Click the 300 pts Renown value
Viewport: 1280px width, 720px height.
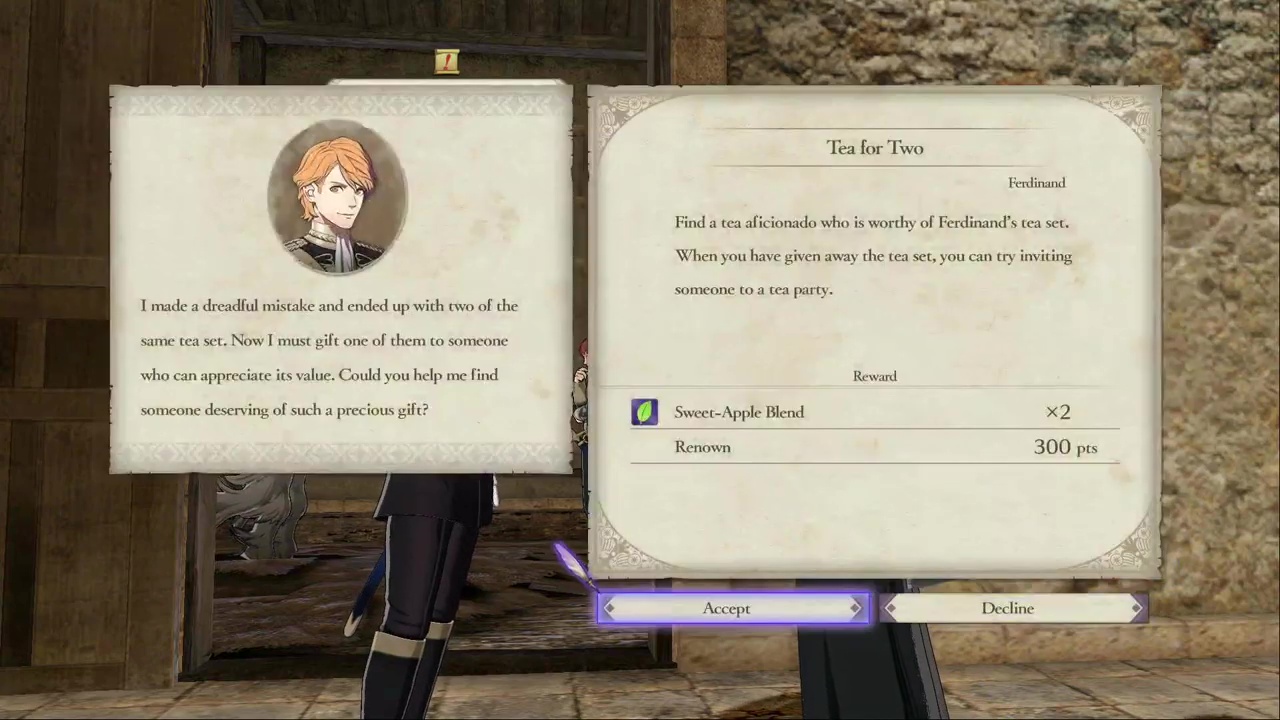1065,447
